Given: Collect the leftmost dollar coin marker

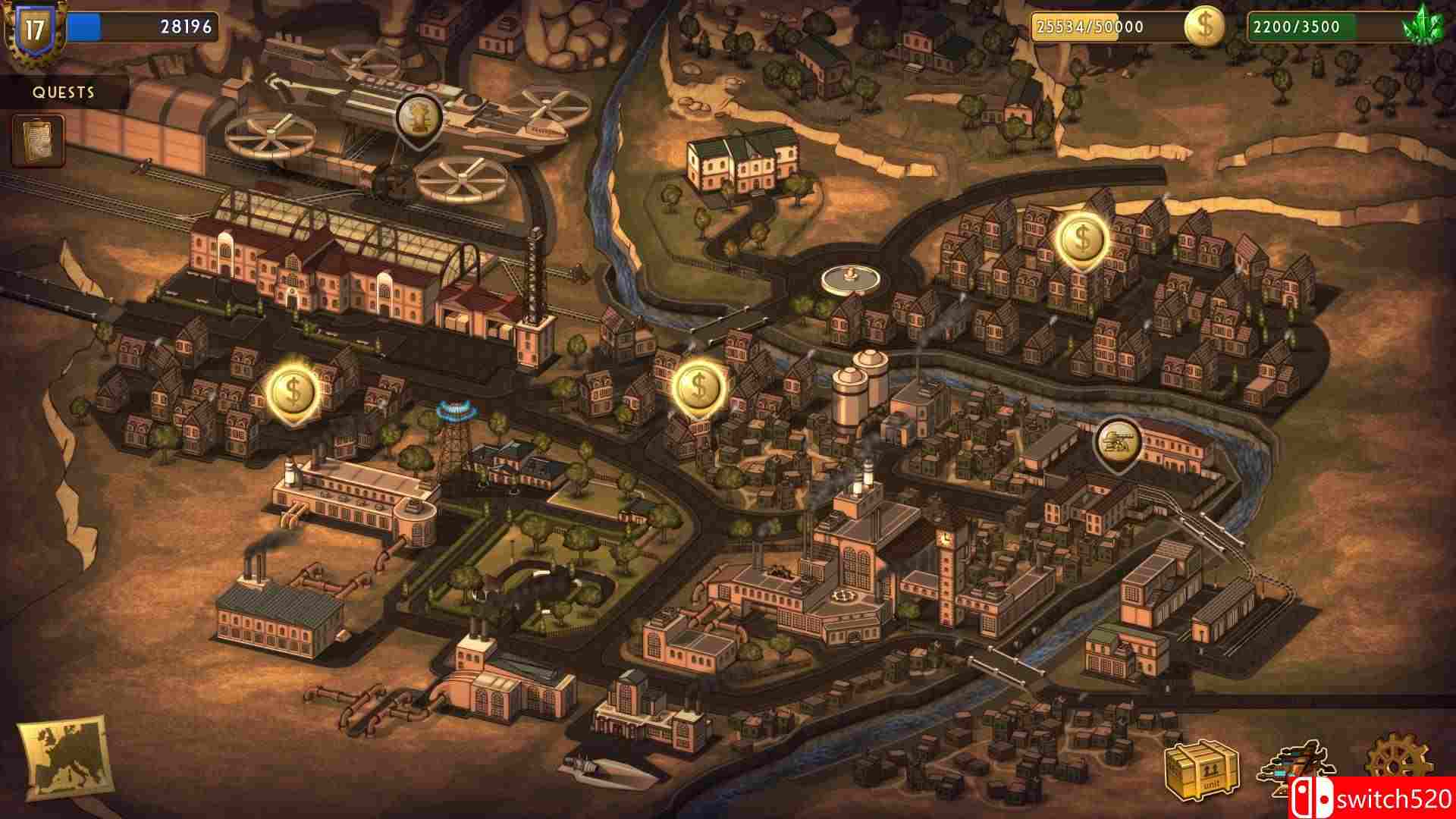Looking at the screenshot, I should [291, 392].
